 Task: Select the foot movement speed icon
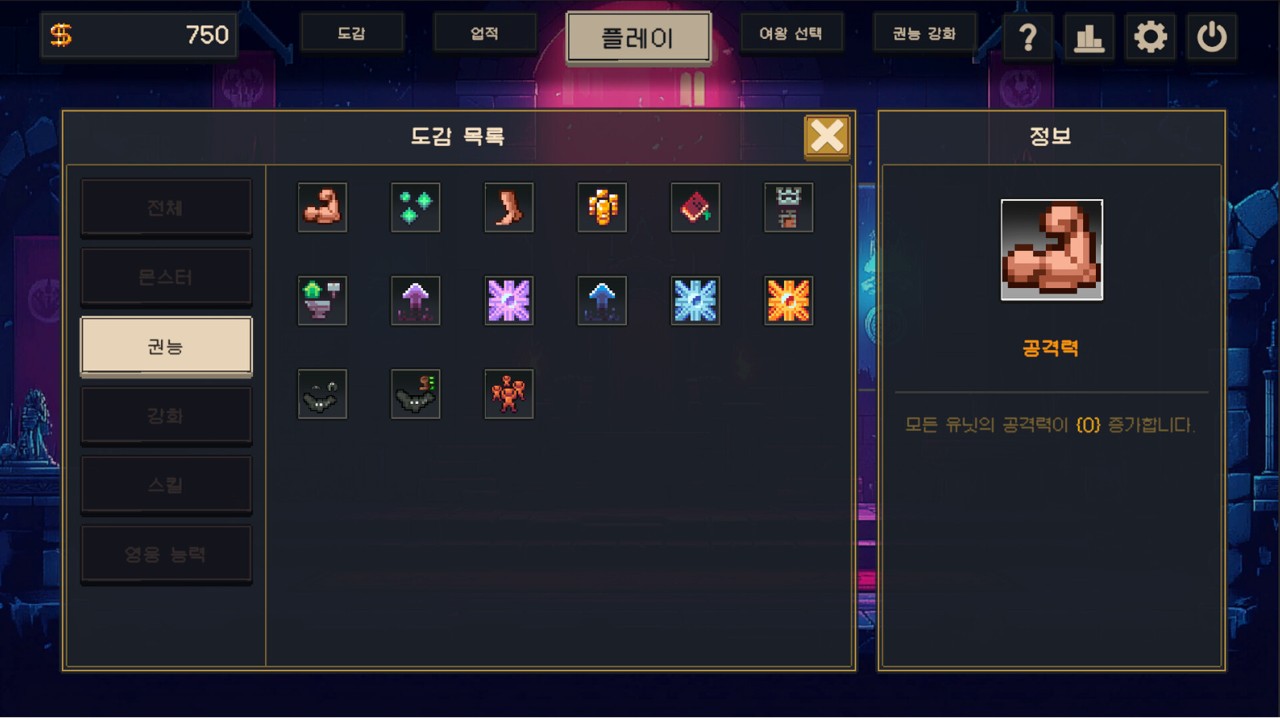click(509, 207)
